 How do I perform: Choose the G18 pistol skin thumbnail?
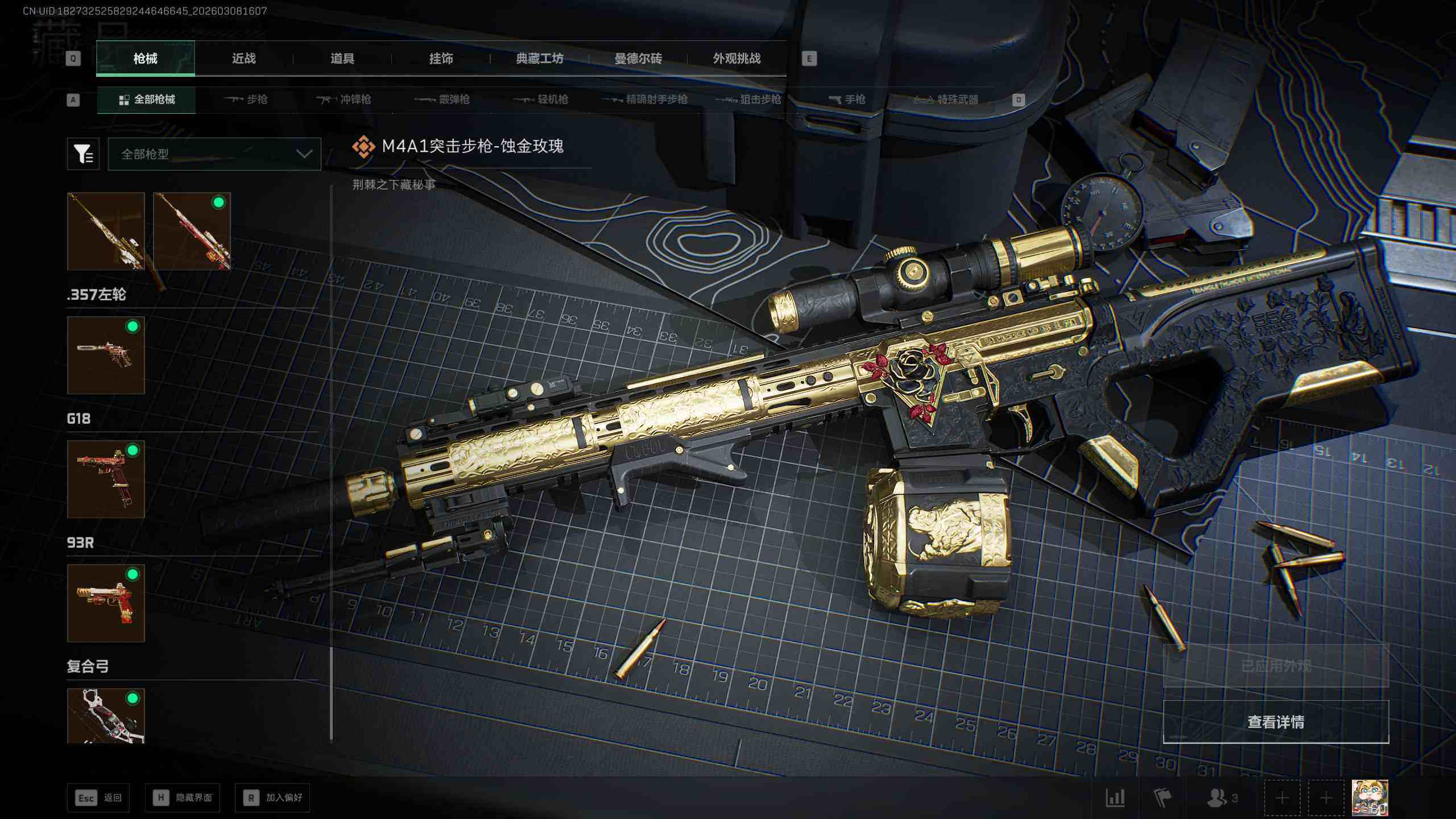pos(106,479)
